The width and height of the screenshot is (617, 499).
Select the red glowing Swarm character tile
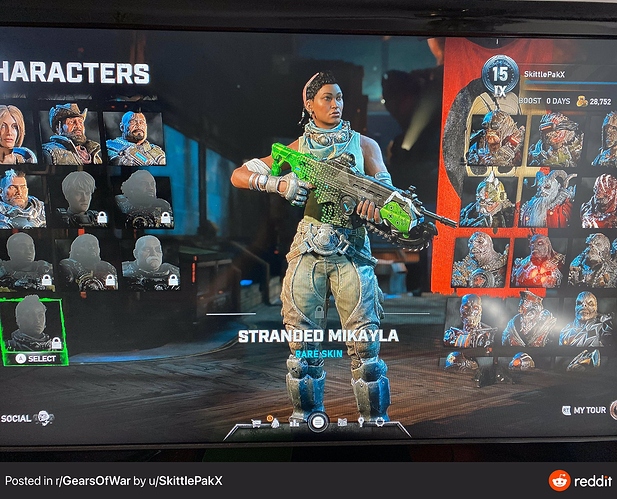[x=538, y=262]
